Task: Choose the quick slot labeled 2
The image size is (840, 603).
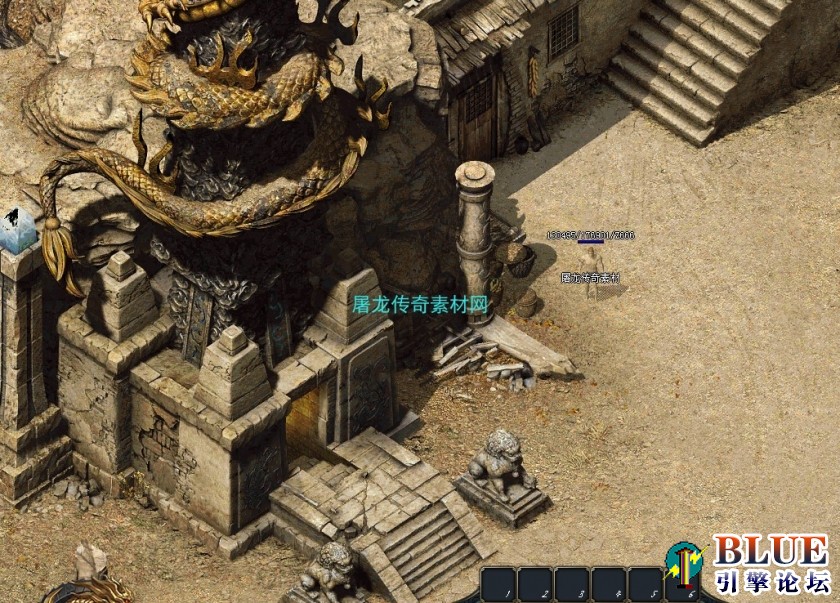Action: [536, 585]
